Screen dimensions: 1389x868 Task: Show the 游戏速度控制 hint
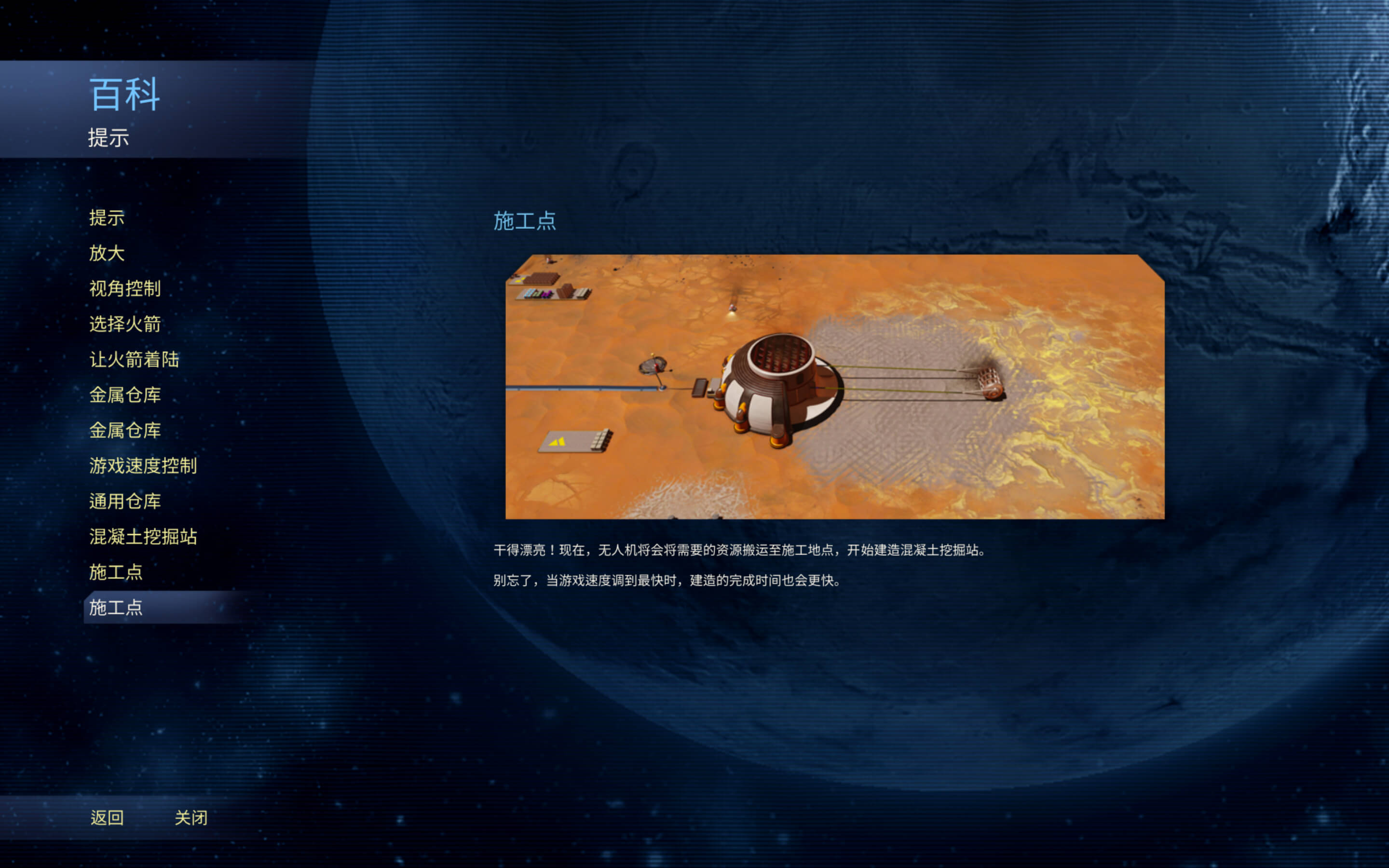[x=143, y=465]
